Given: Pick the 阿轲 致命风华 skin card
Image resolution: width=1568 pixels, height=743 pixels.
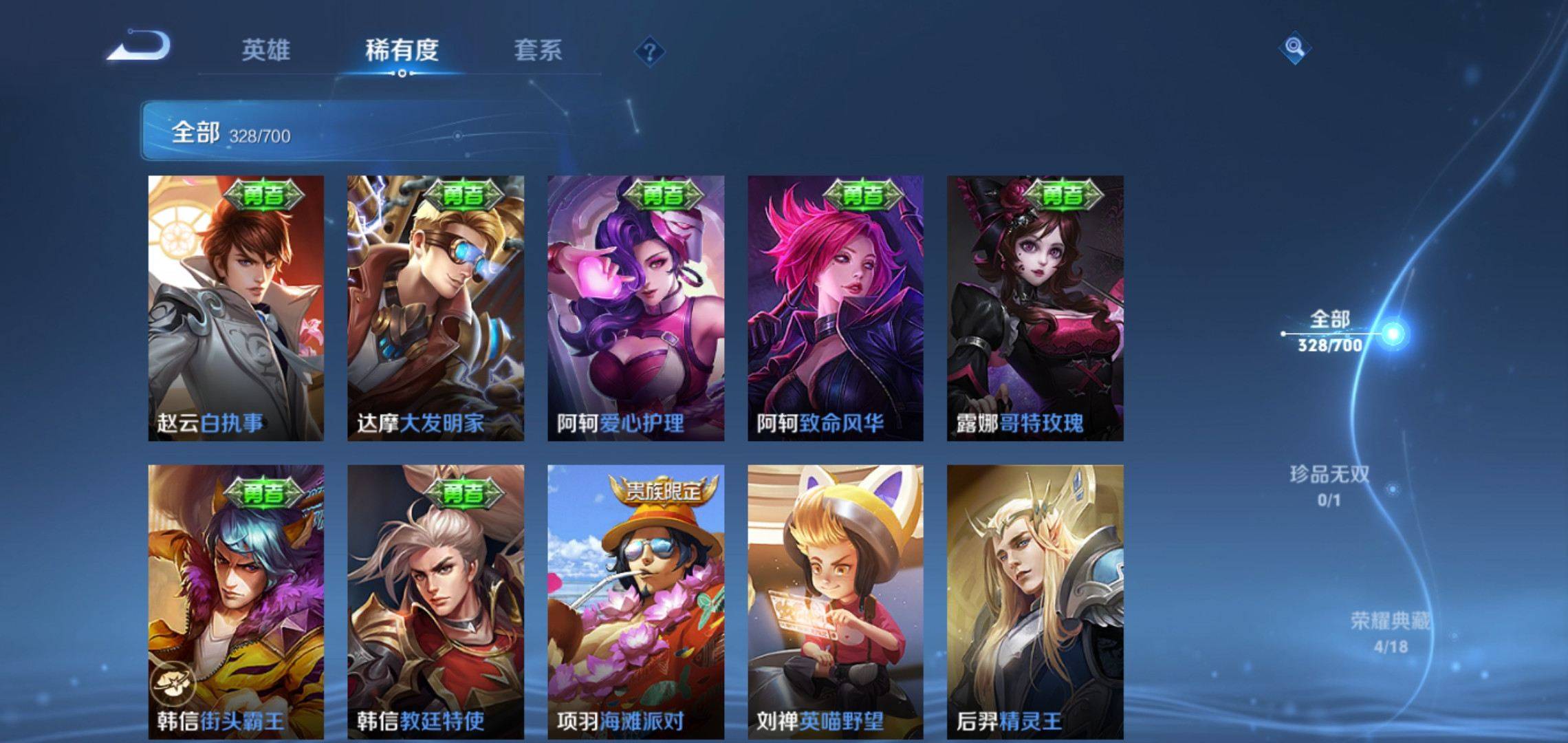Looking at the screenshot, I should (x=836, y=308).
